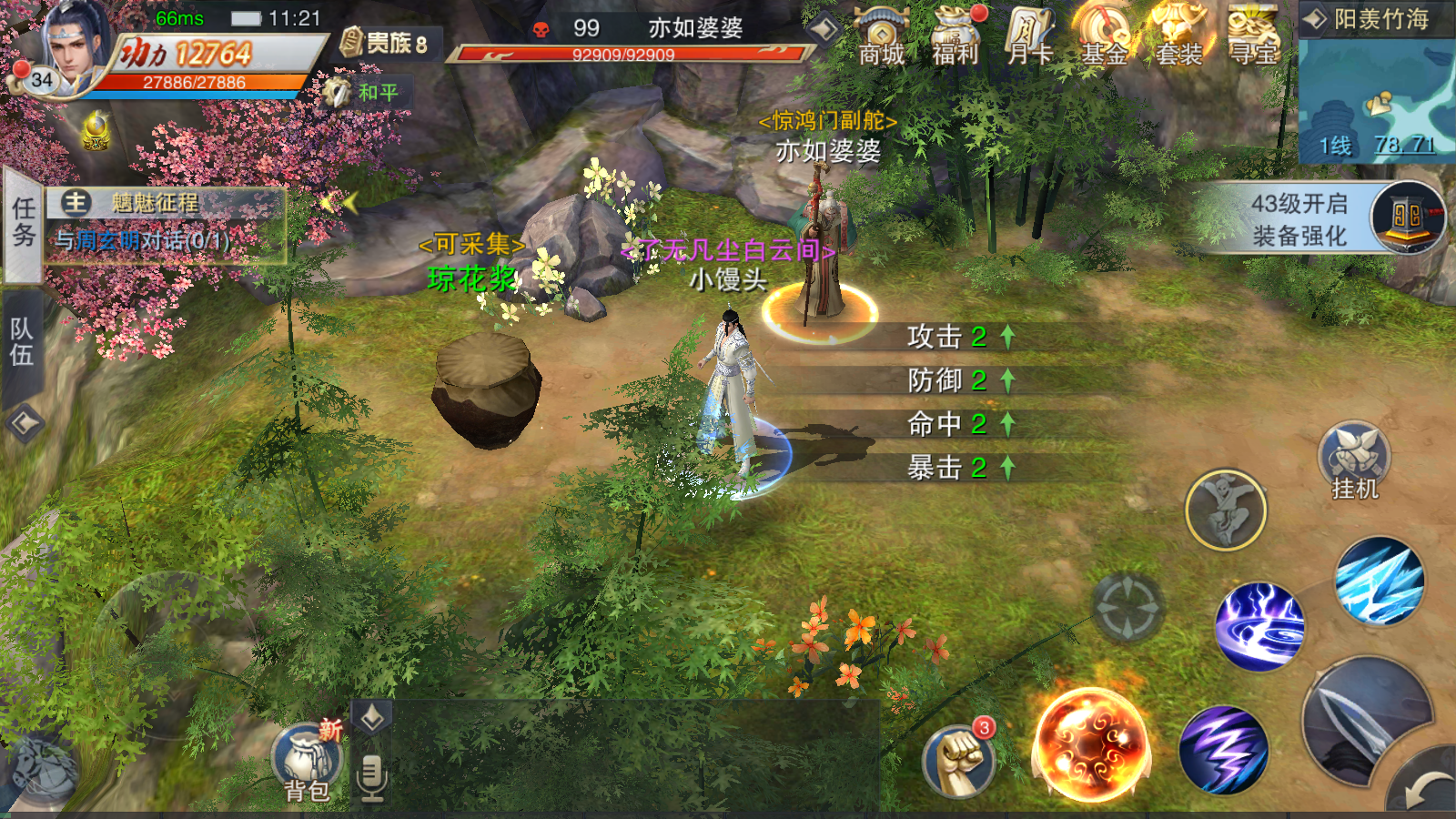Open the 套装 equipment set menu
The width and height of the screenshot is (1456, 819).
click(1179, 36)
